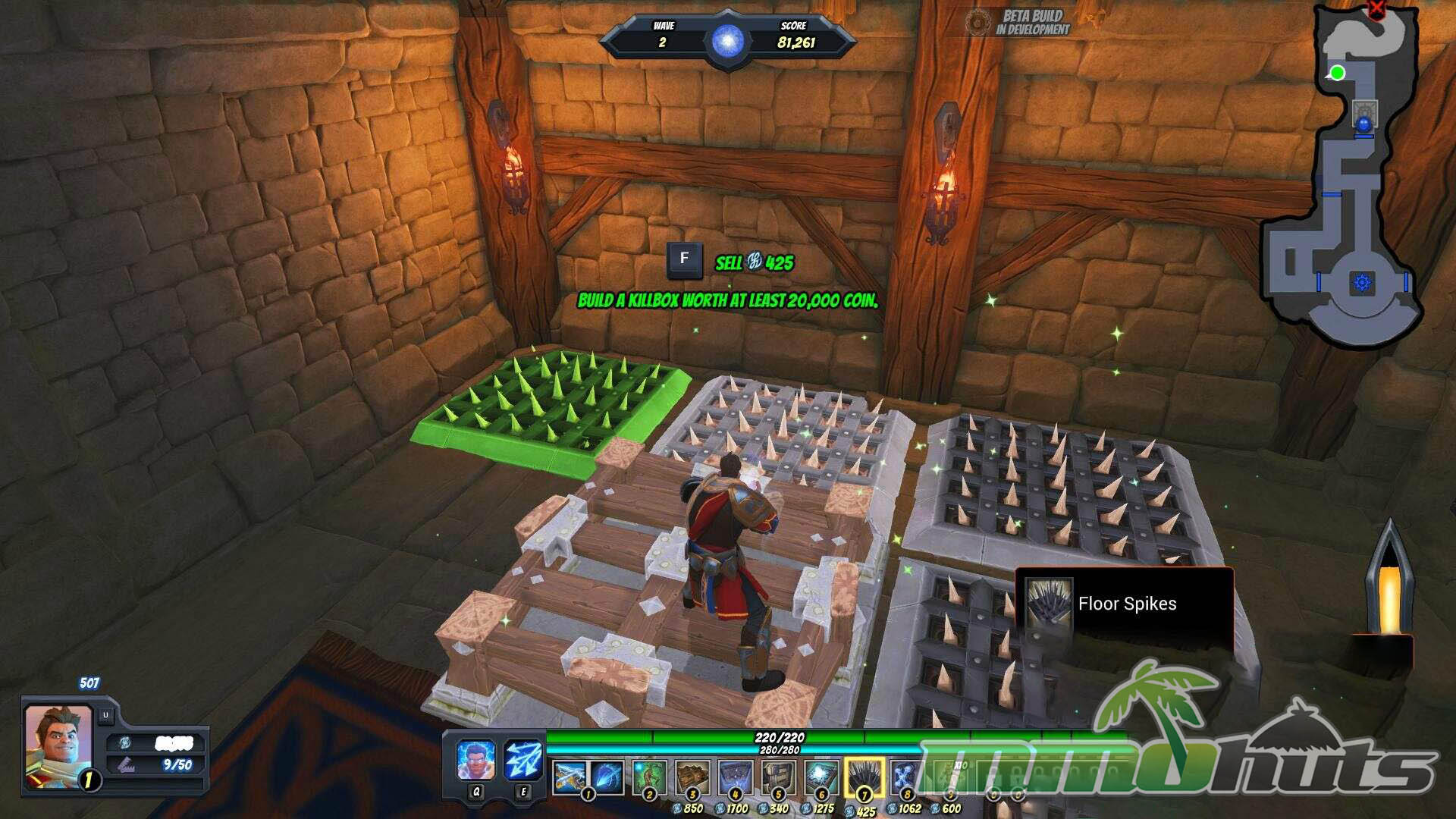The height and width of the screenshot is (819, 1456).
Task: Select the blue crossed trap costing 1062
Action: click(x=905, y=778)
